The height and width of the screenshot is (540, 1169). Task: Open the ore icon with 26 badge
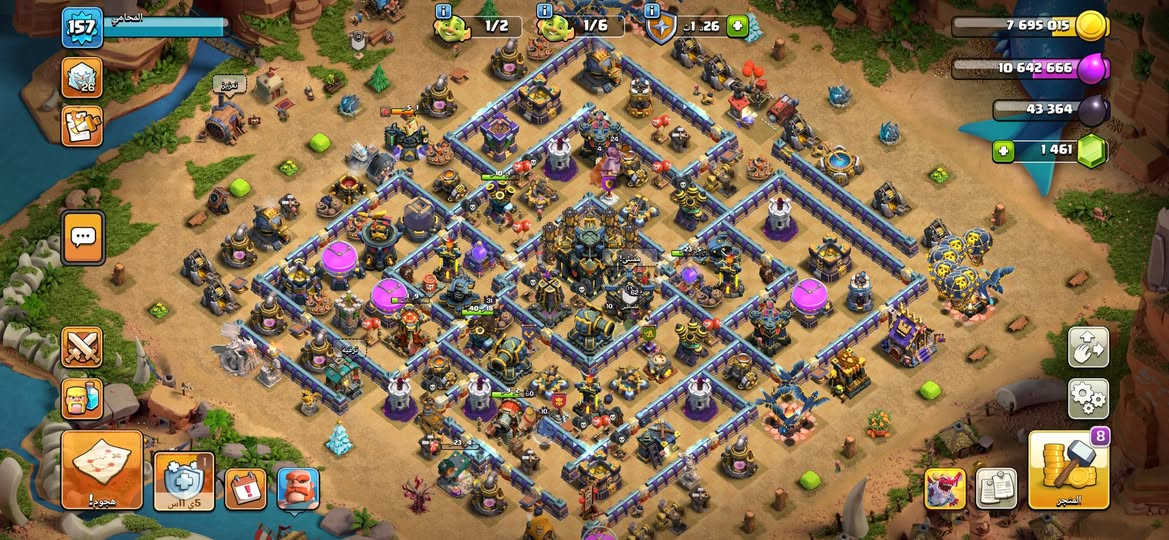(x=82, y=77)
